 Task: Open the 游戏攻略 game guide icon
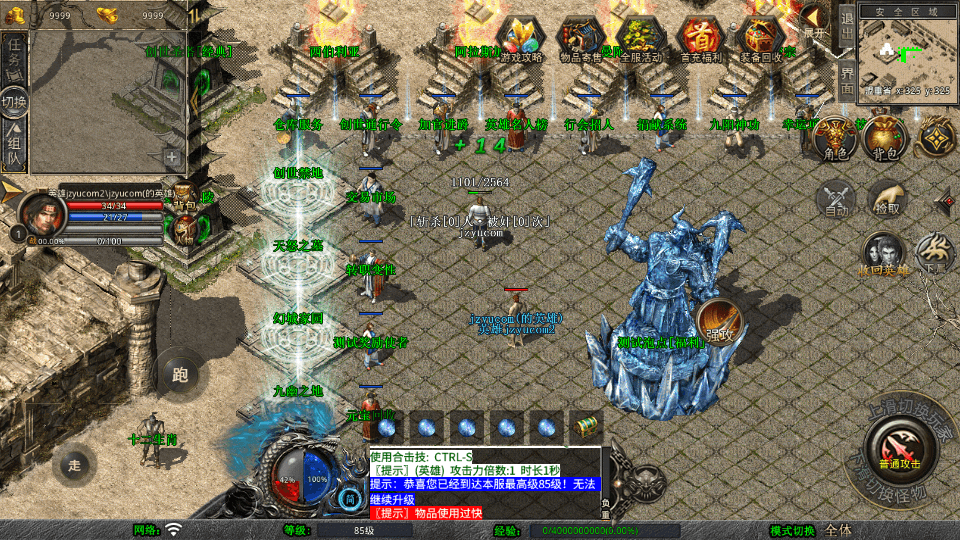point(520,40)
